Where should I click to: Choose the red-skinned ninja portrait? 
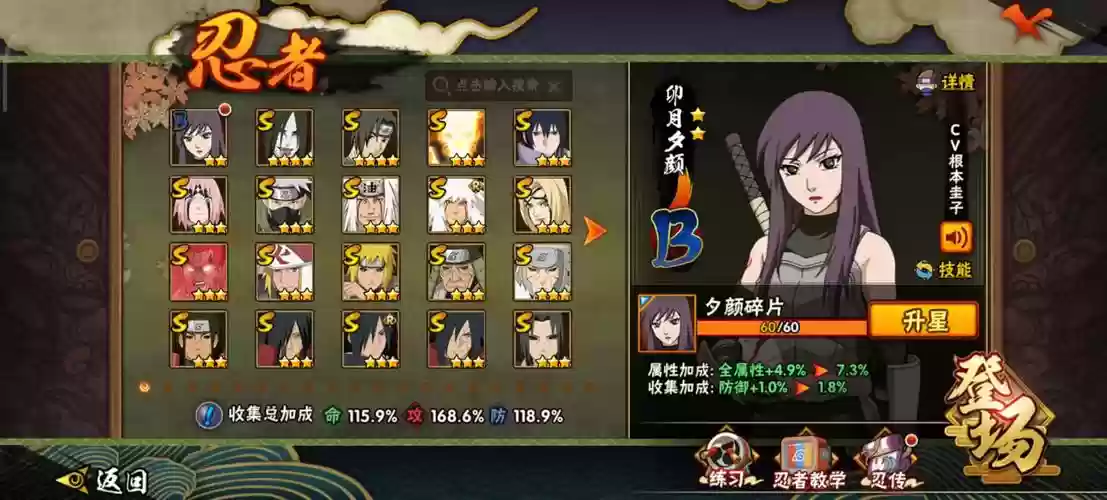click(199, 272)
